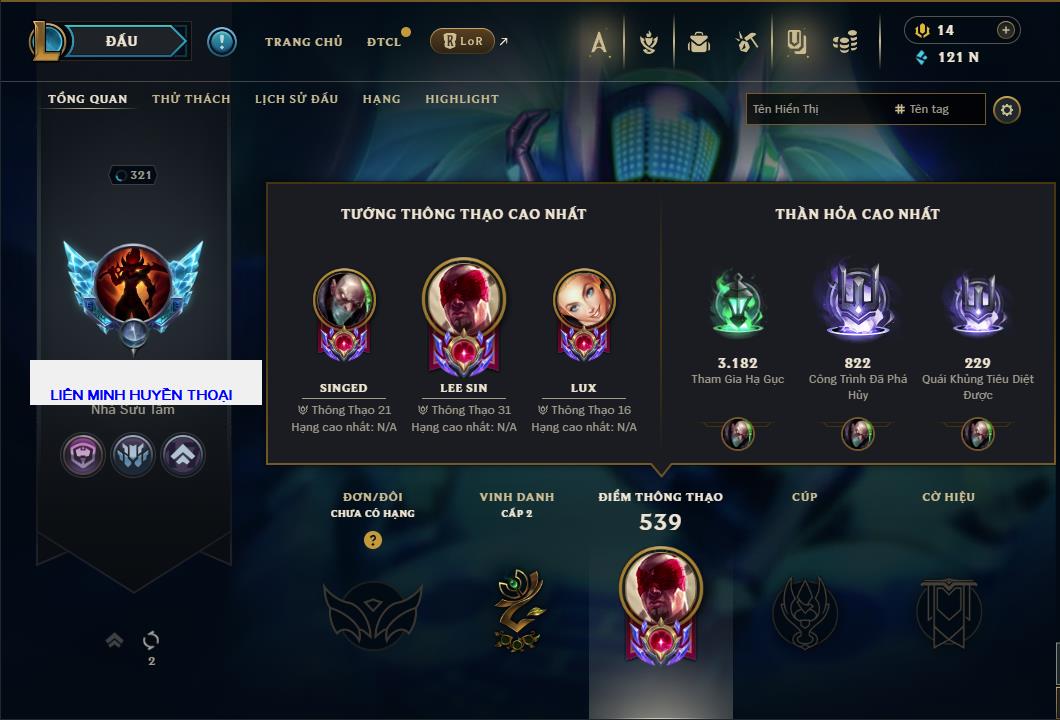Screen dimensions: 1060x720
Task: Add more RP with the plus button
Action: point(1005,30)
